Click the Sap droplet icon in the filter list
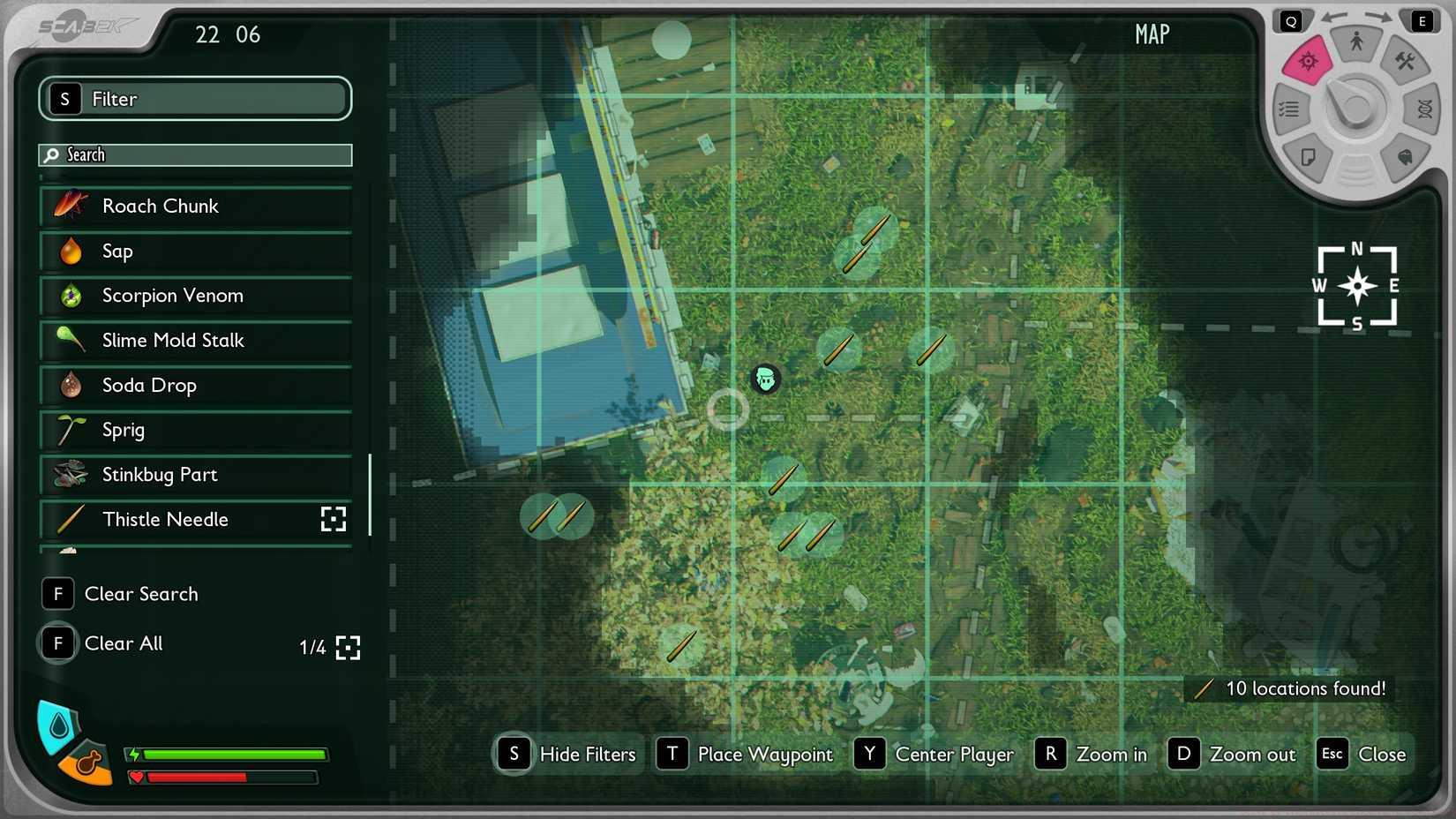This screenshot has width=1456, height=819. pyautogui.click(x=70, y=251)
